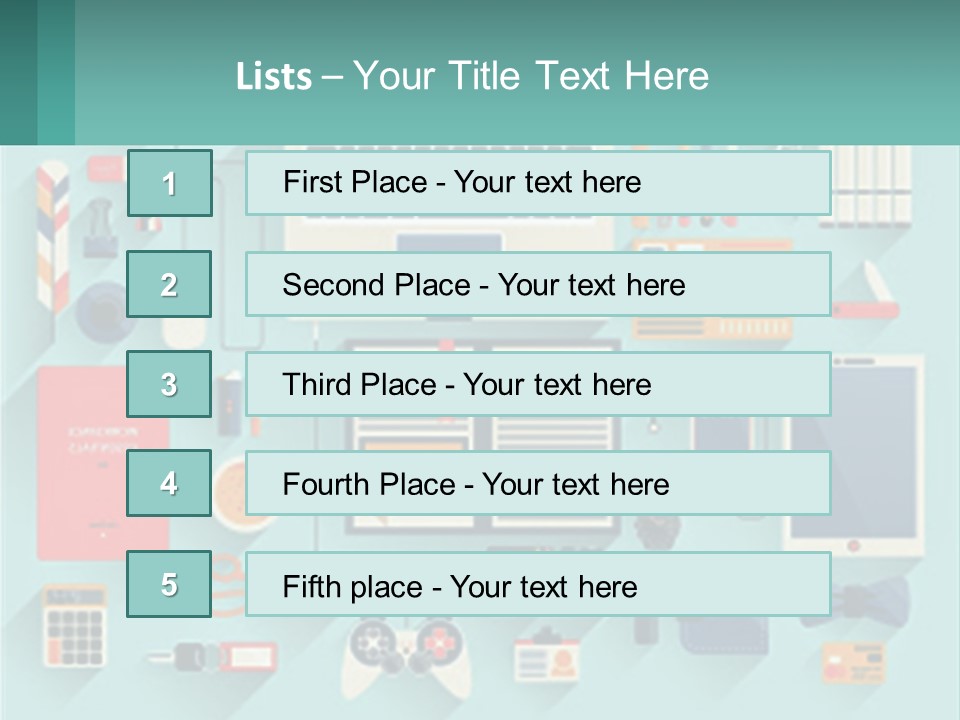Select the number 5 box
Screen dimensions: 960x720
(x=169, y=584)
